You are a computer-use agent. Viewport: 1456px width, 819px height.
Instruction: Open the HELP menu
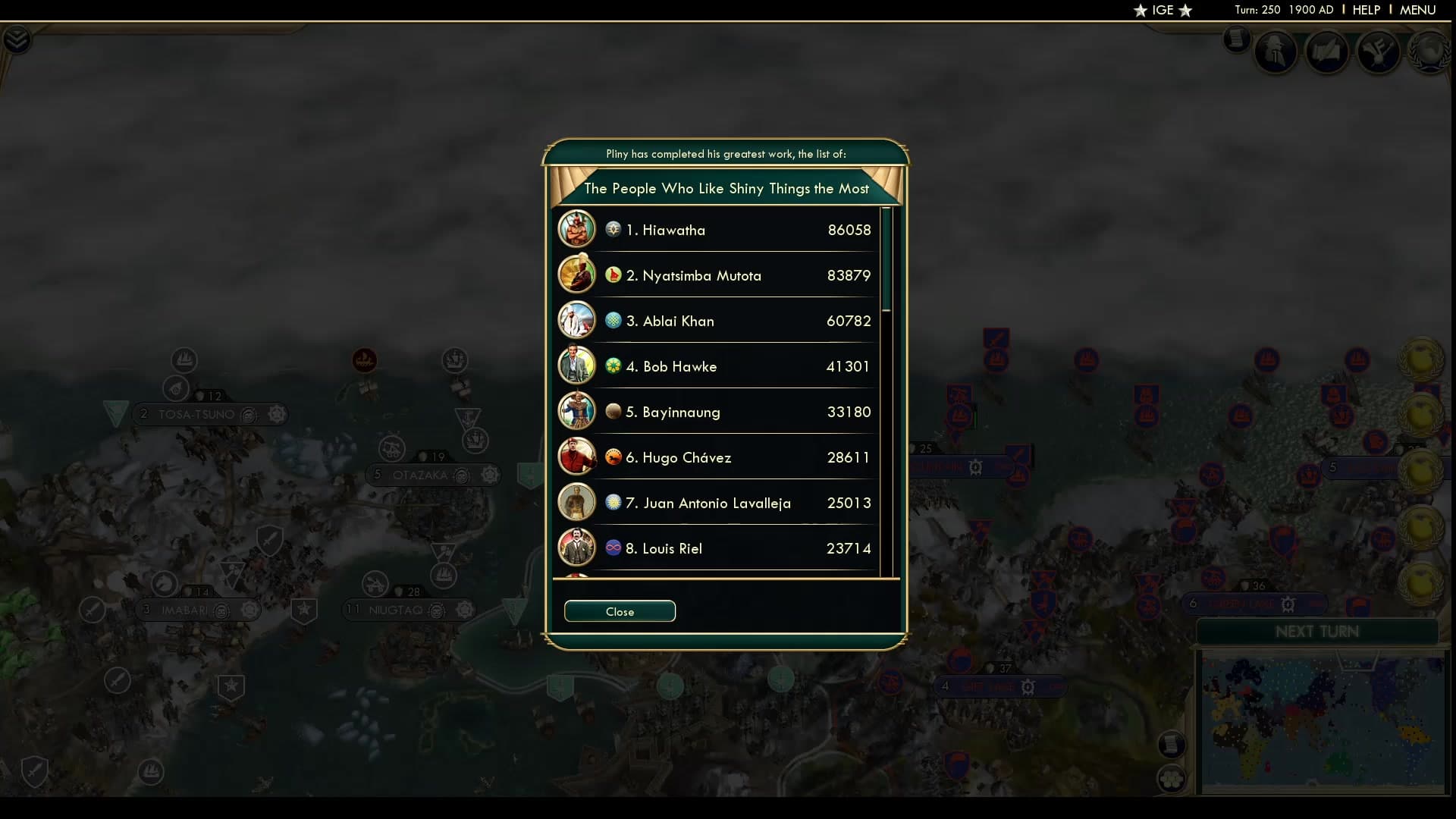click(x=1365, y=10)
